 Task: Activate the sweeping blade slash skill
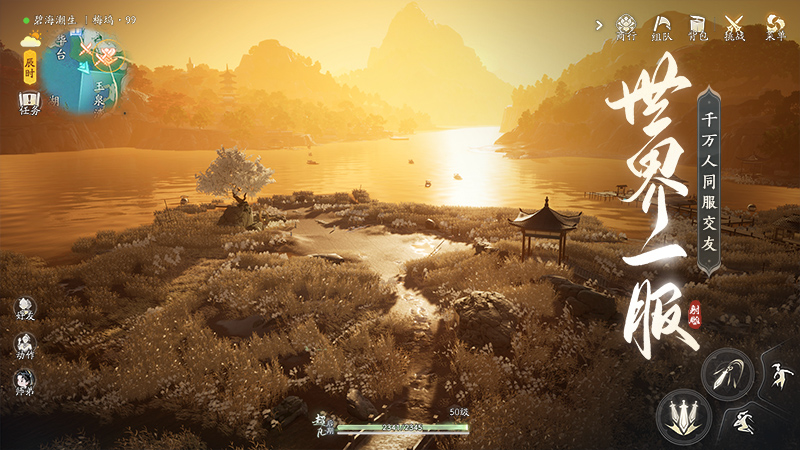pyautogui.click(x=727, y=374)
